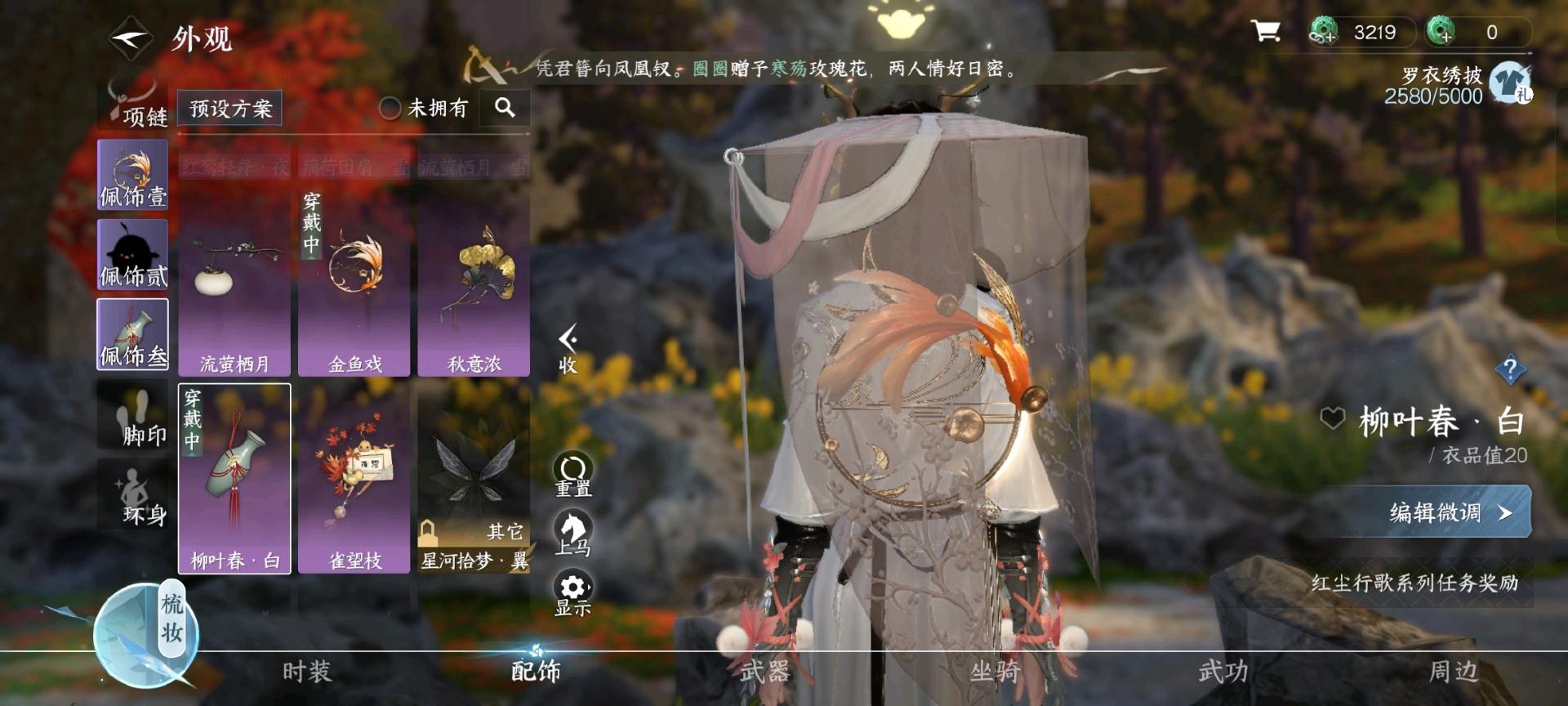Open the shopping cart
The height and width of the screenshot is (706, 1568).
coord(1265,33)
